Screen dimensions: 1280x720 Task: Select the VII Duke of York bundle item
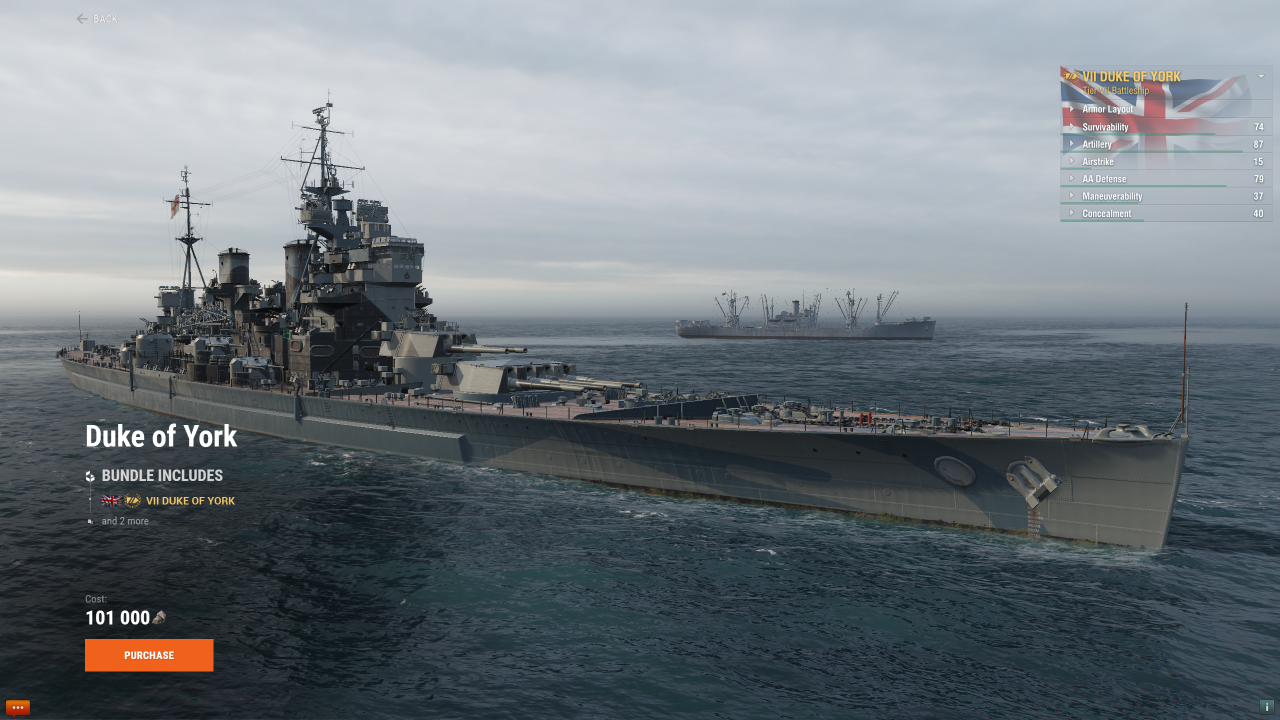[190, 501]
